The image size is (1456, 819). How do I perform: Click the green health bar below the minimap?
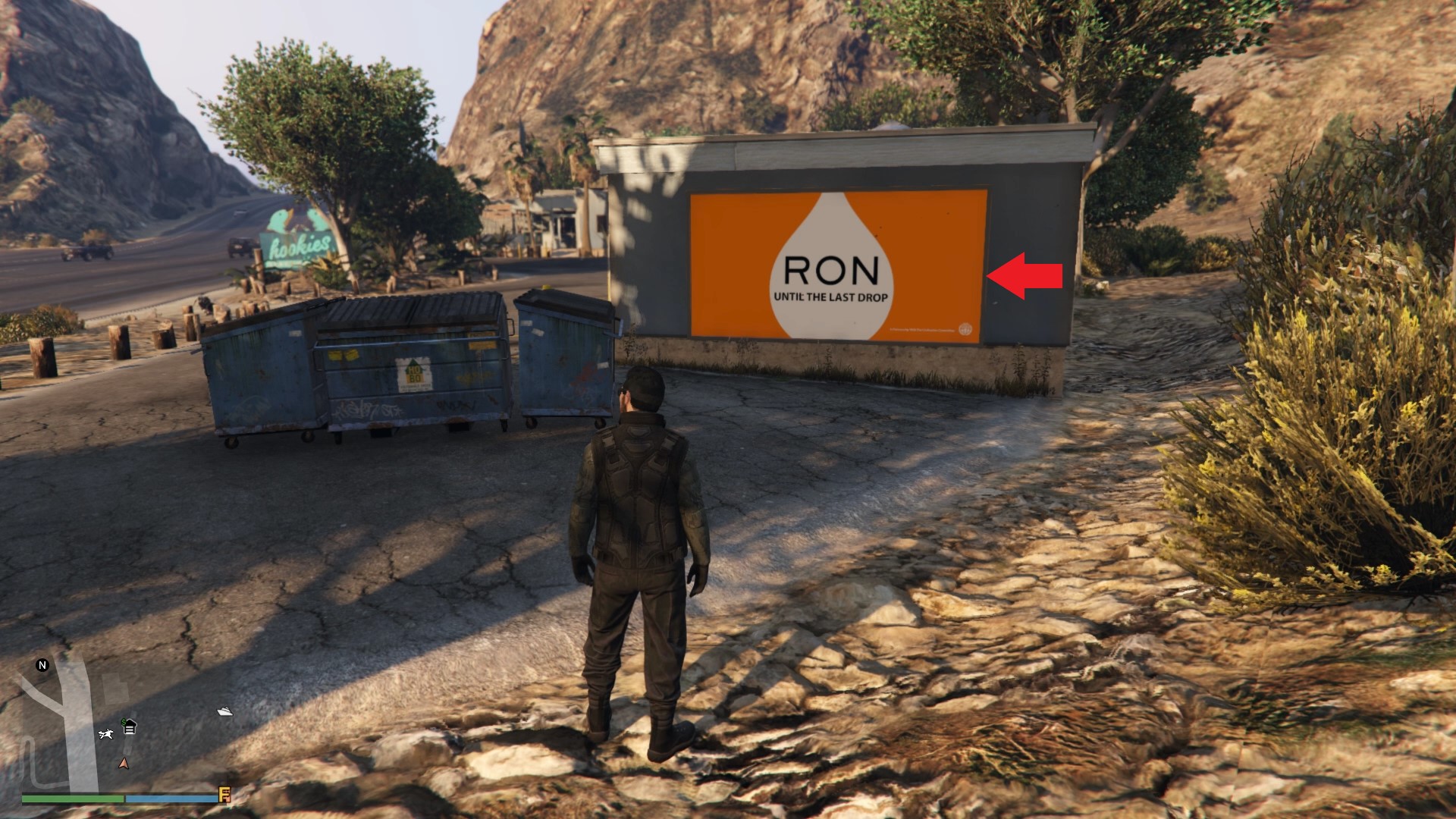tap(72, 799)
